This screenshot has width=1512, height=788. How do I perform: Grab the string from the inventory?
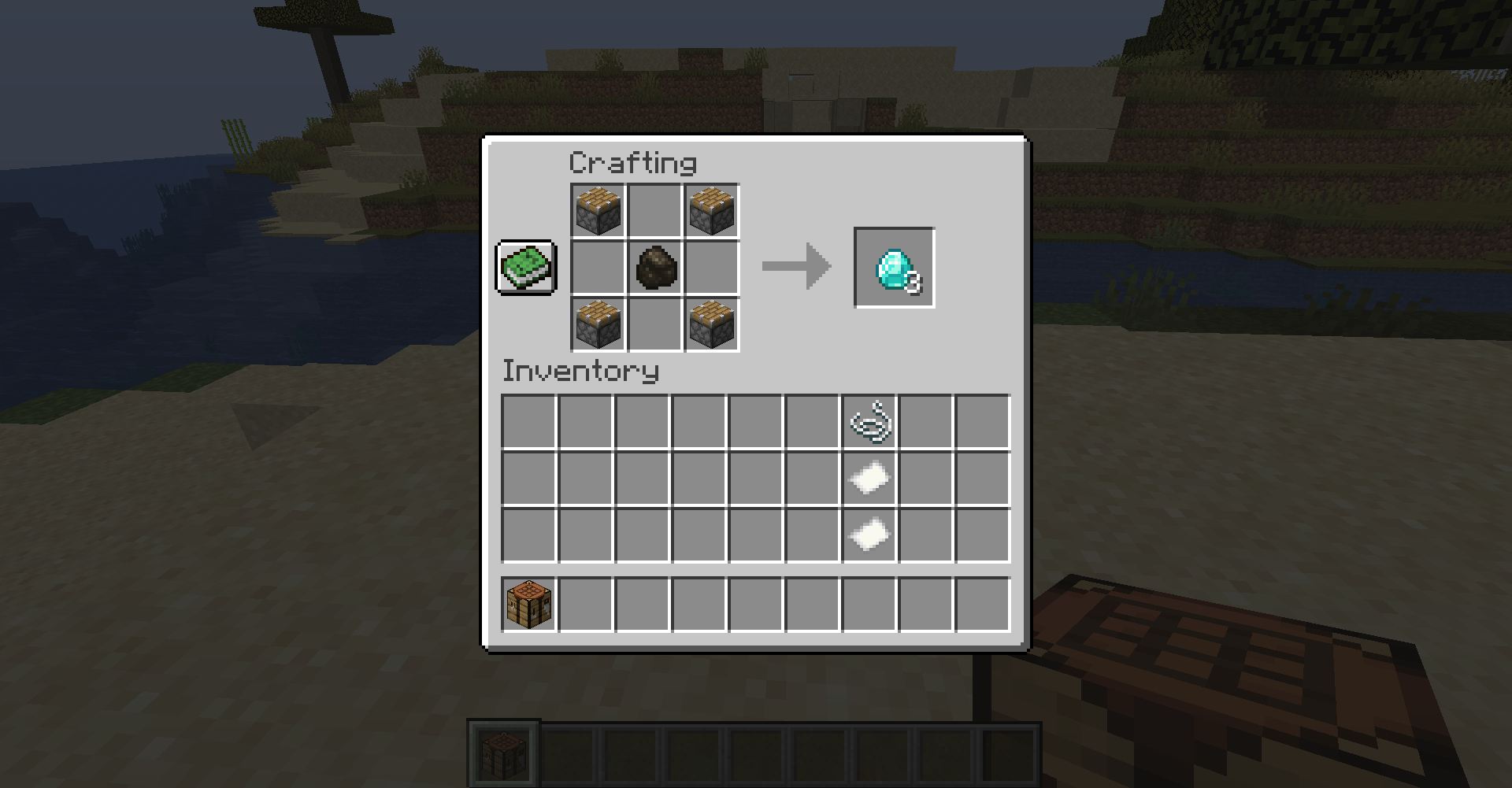click(x=869, y=421)
